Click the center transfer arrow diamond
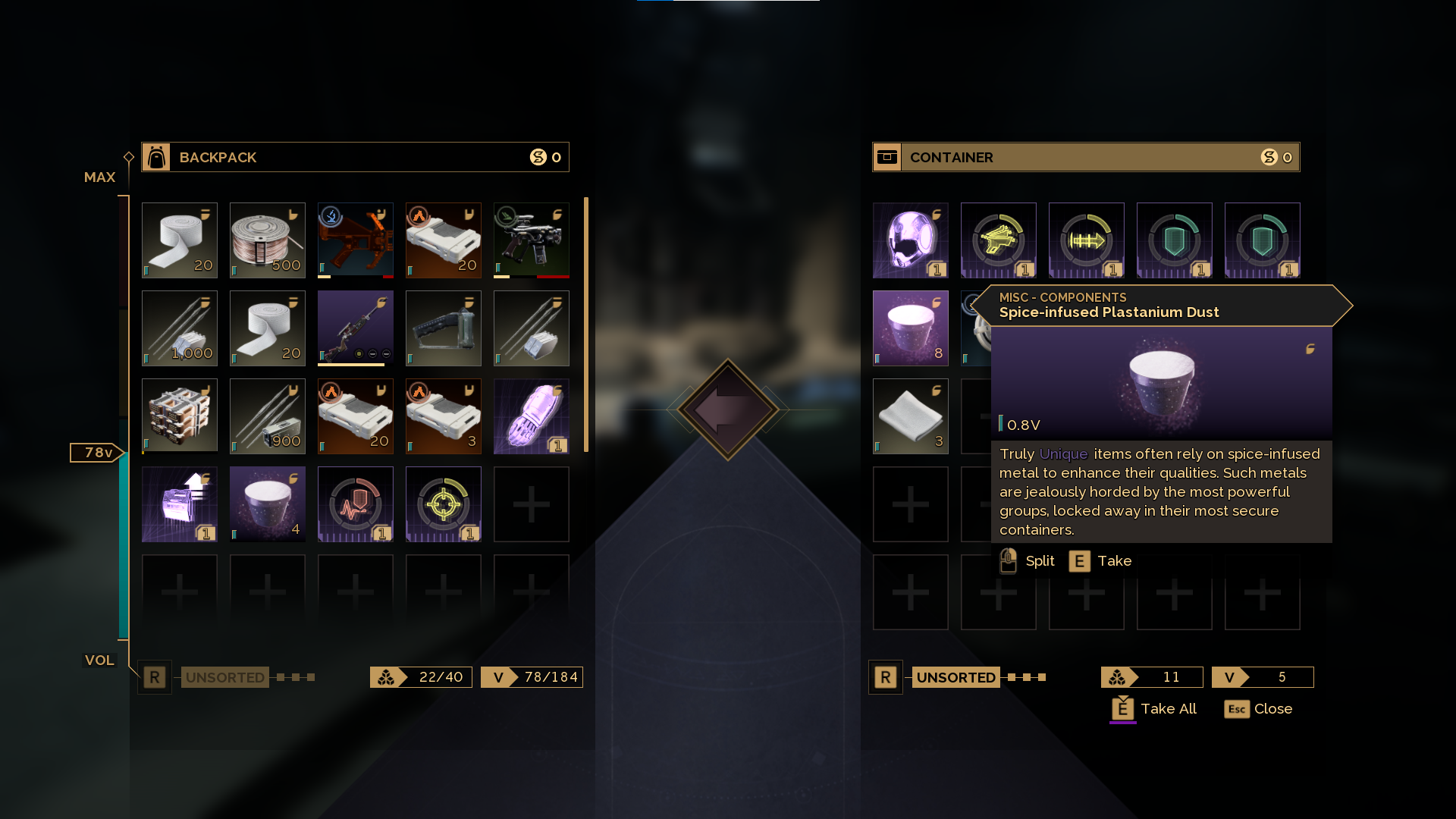The height and width of the screenshot is (819, 1456). (x=728, y=409)
